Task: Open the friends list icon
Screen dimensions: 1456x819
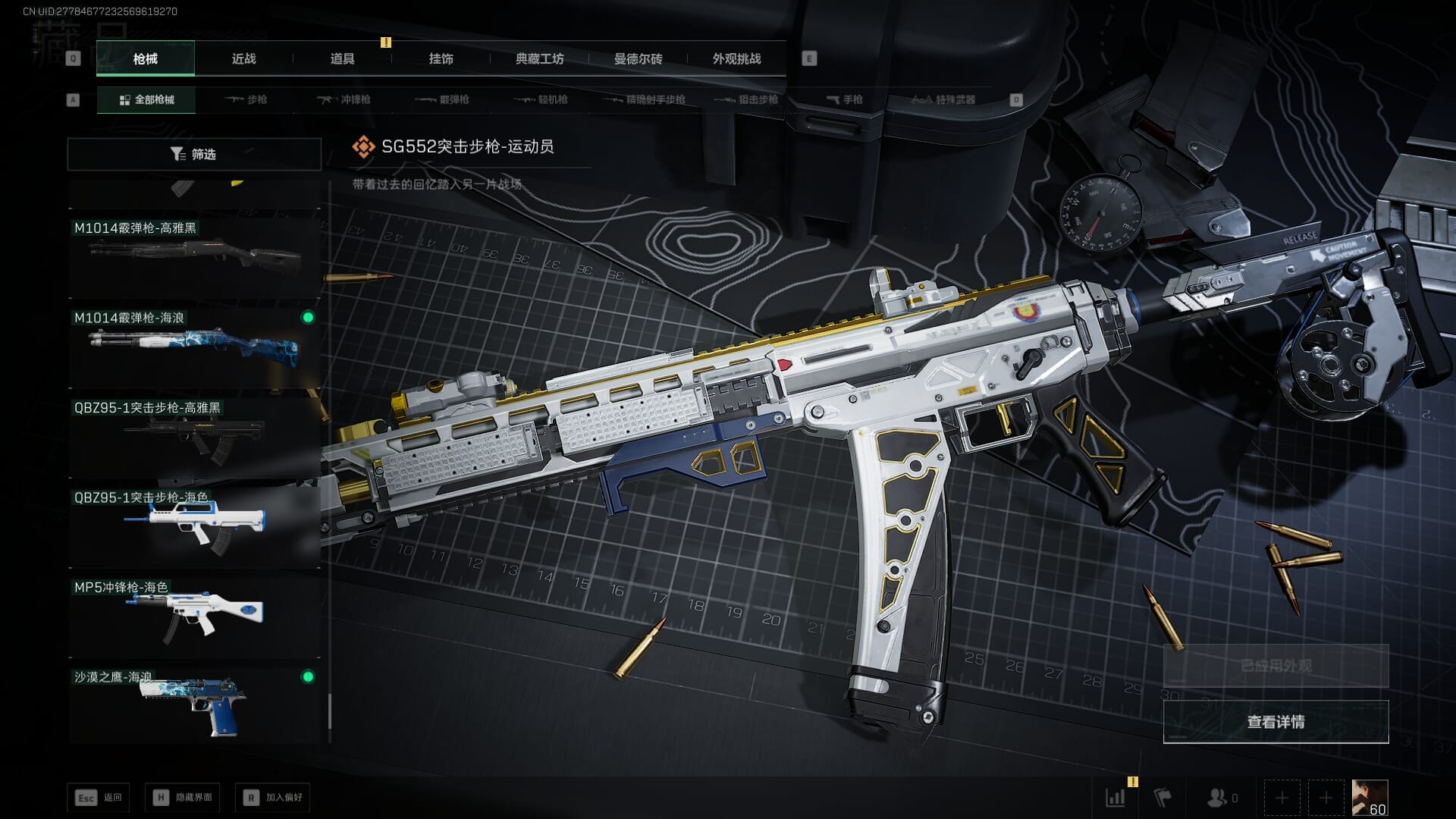Action: coord(1221,798)
